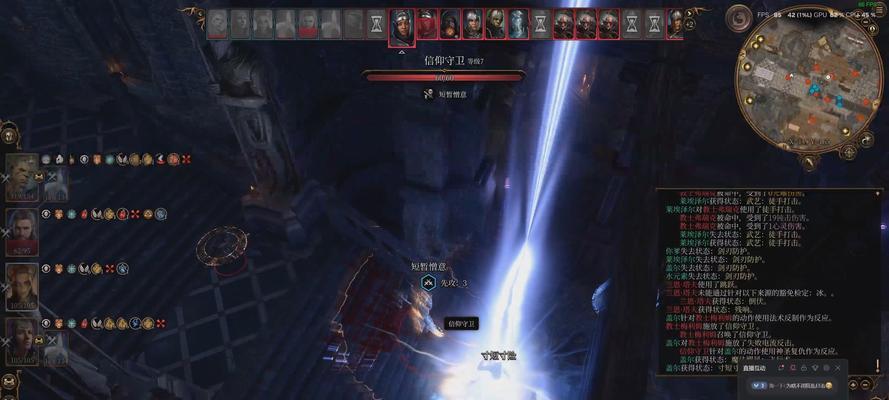The image size is (889, 400).
Task: Select the active Faith Guard turn portrait
Action: 402,24
